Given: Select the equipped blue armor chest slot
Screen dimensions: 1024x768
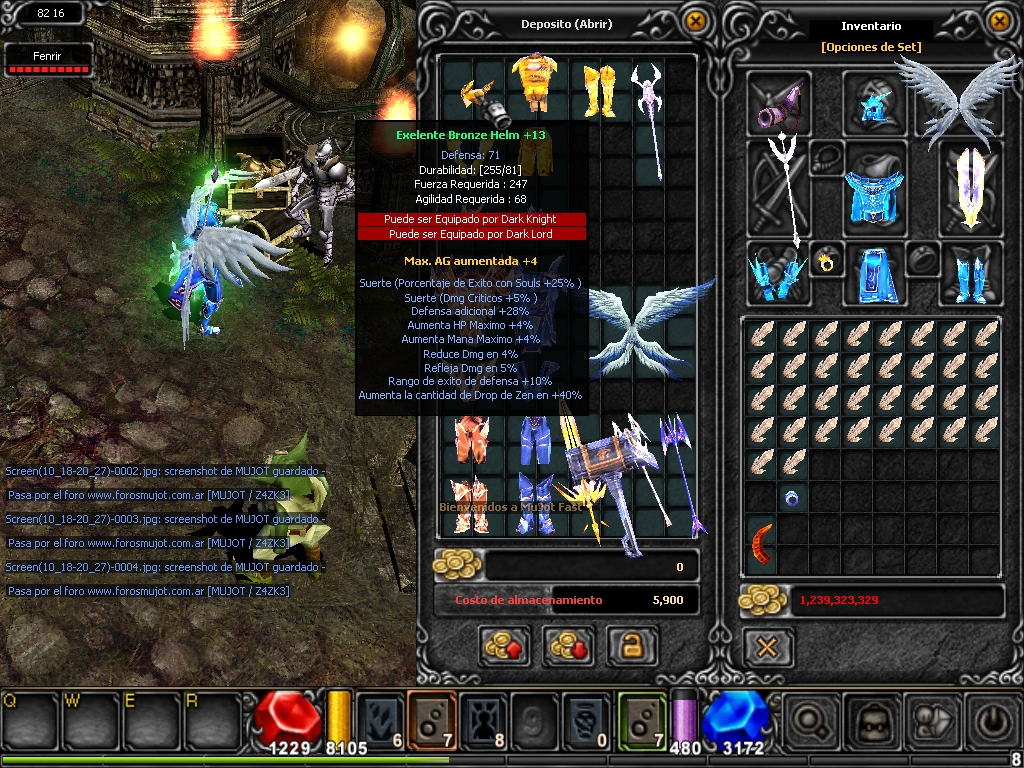Looking at the screenshot, I should [x=875, y=190].
